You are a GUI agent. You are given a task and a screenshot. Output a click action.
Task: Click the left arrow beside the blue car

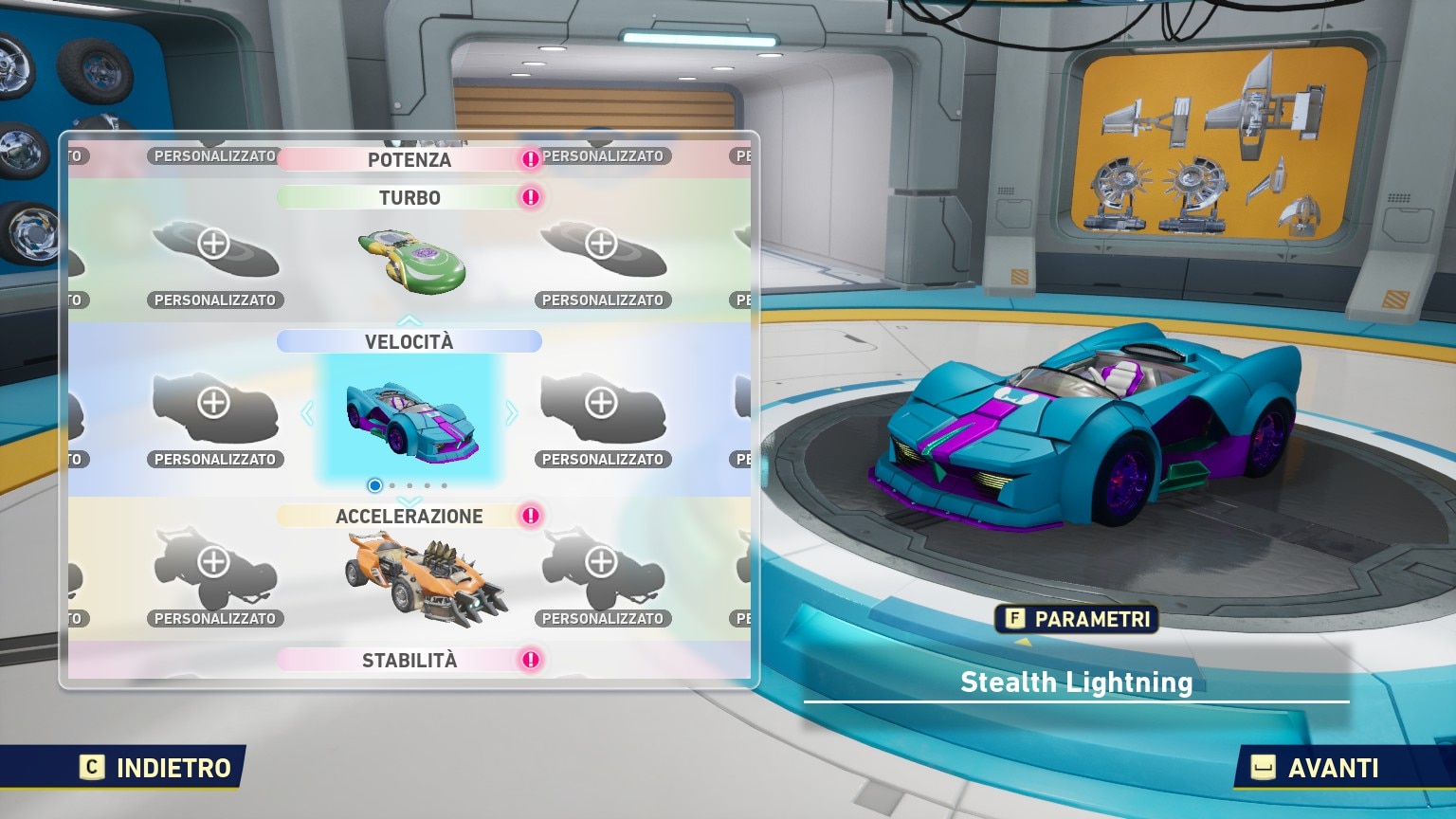(307, 413)
